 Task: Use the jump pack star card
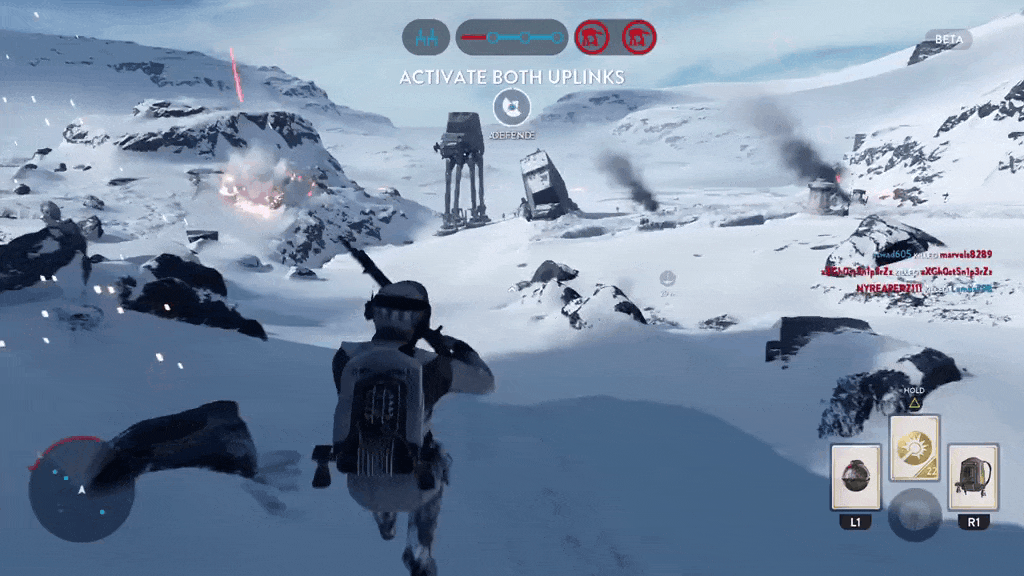(x=973, y=478)
